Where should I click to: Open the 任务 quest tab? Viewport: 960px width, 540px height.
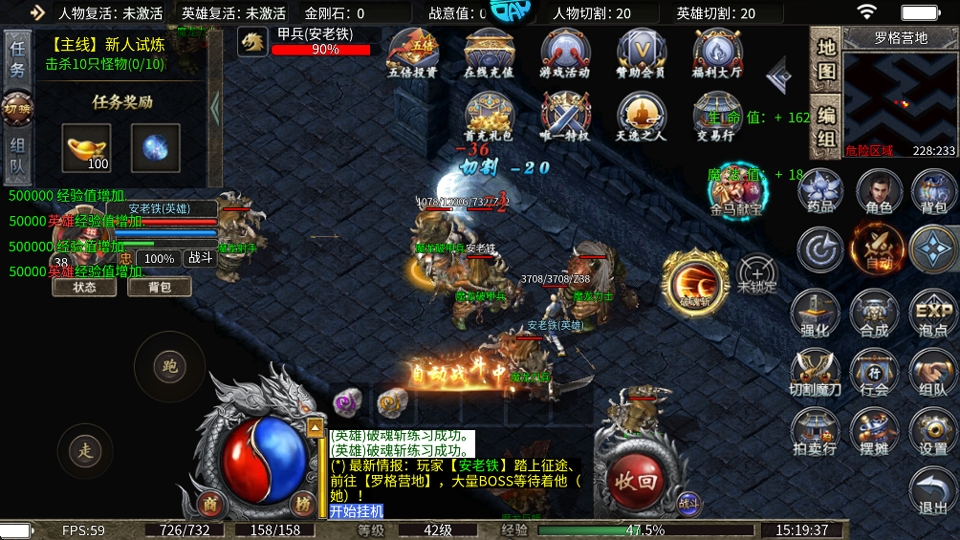(17, 58)
